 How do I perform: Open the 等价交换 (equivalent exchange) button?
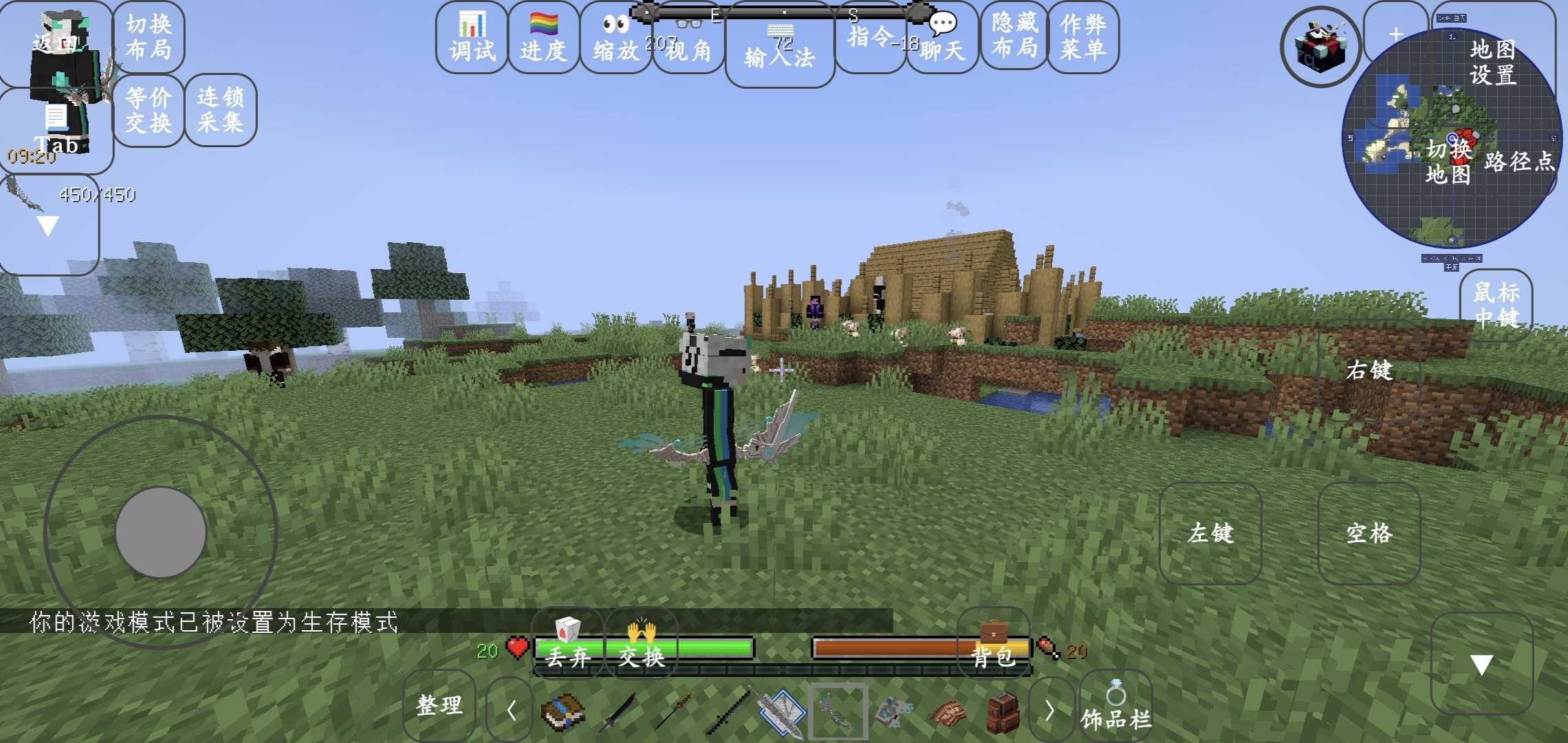point(149,110)
